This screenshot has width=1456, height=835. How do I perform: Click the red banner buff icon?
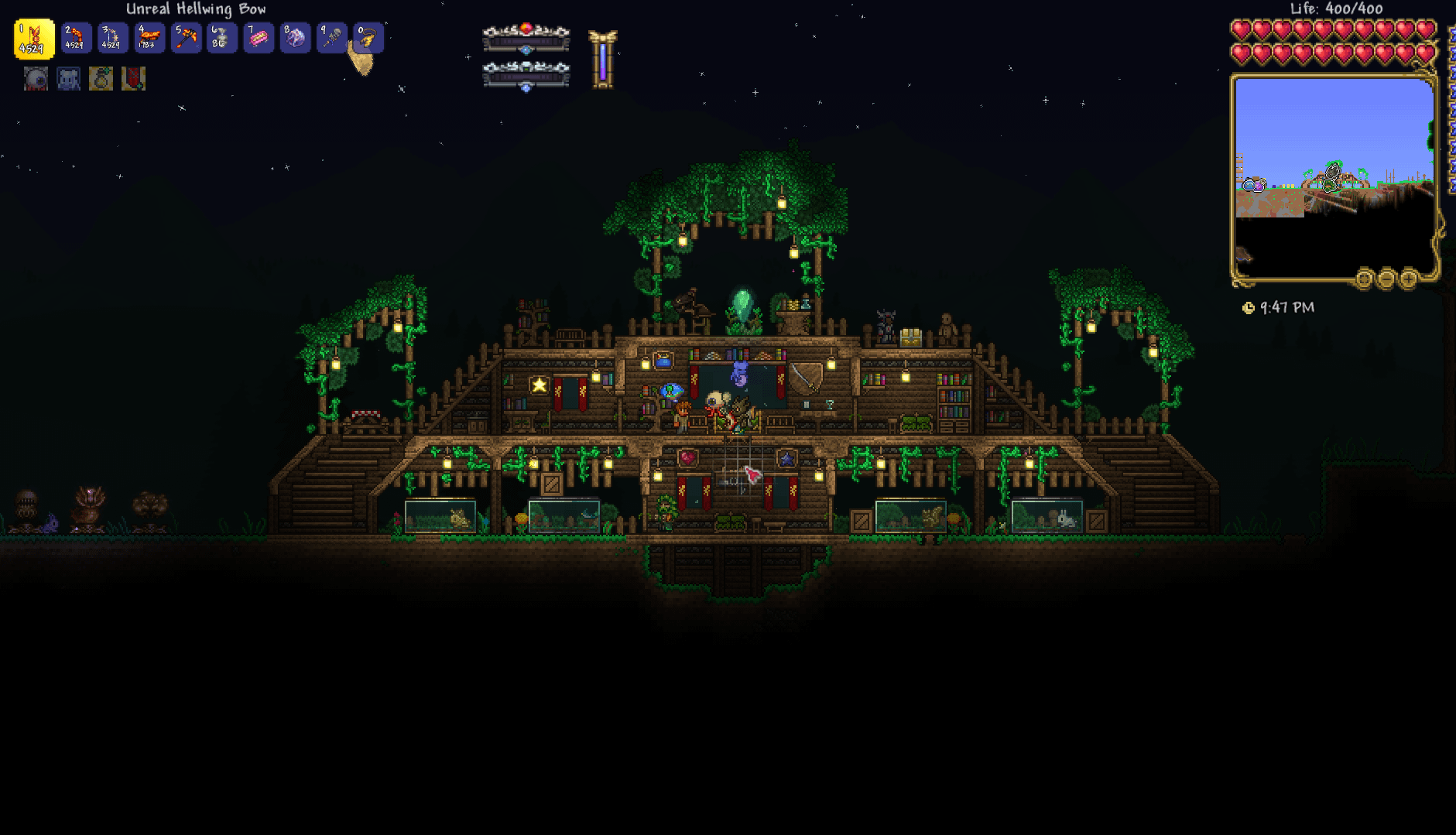(133, 79)
